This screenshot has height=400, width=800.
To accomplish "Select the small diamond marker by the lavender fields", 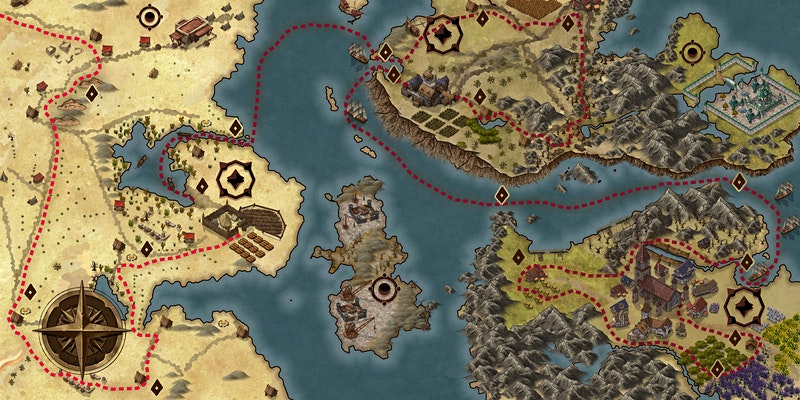I will coord(717,369).
